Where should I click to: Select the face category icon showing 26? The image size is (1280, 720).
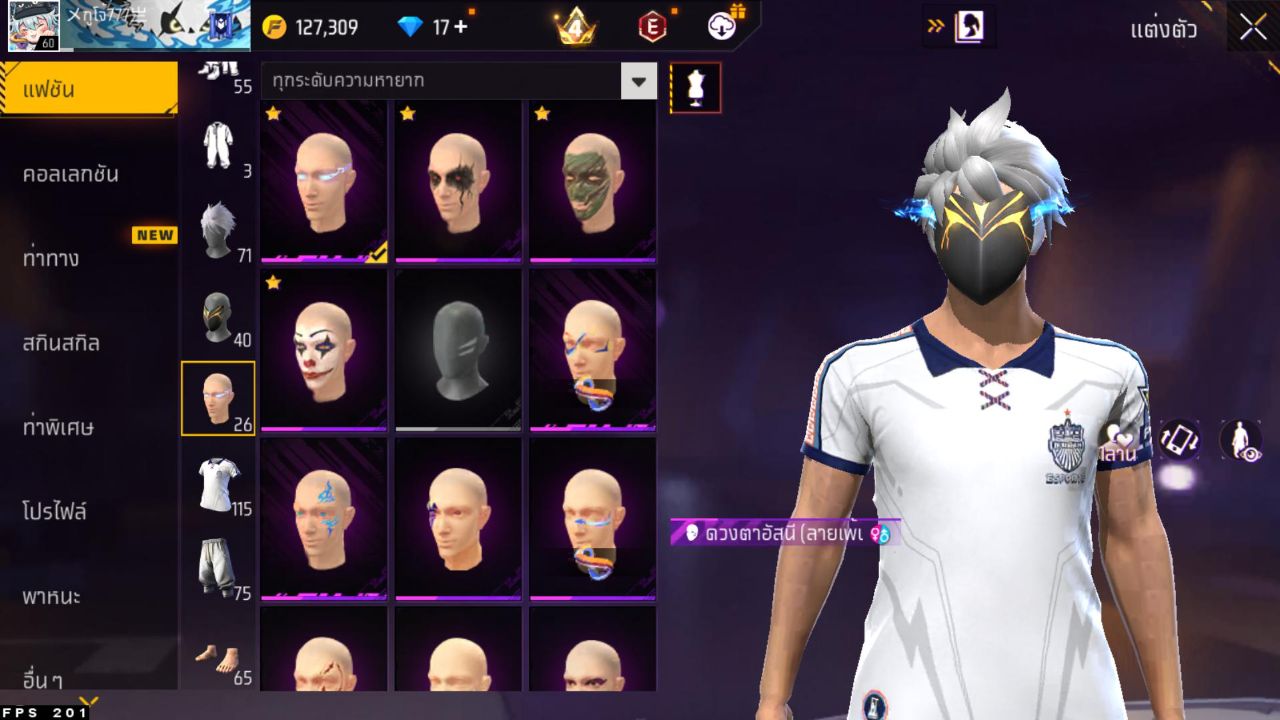click(220, 398)
